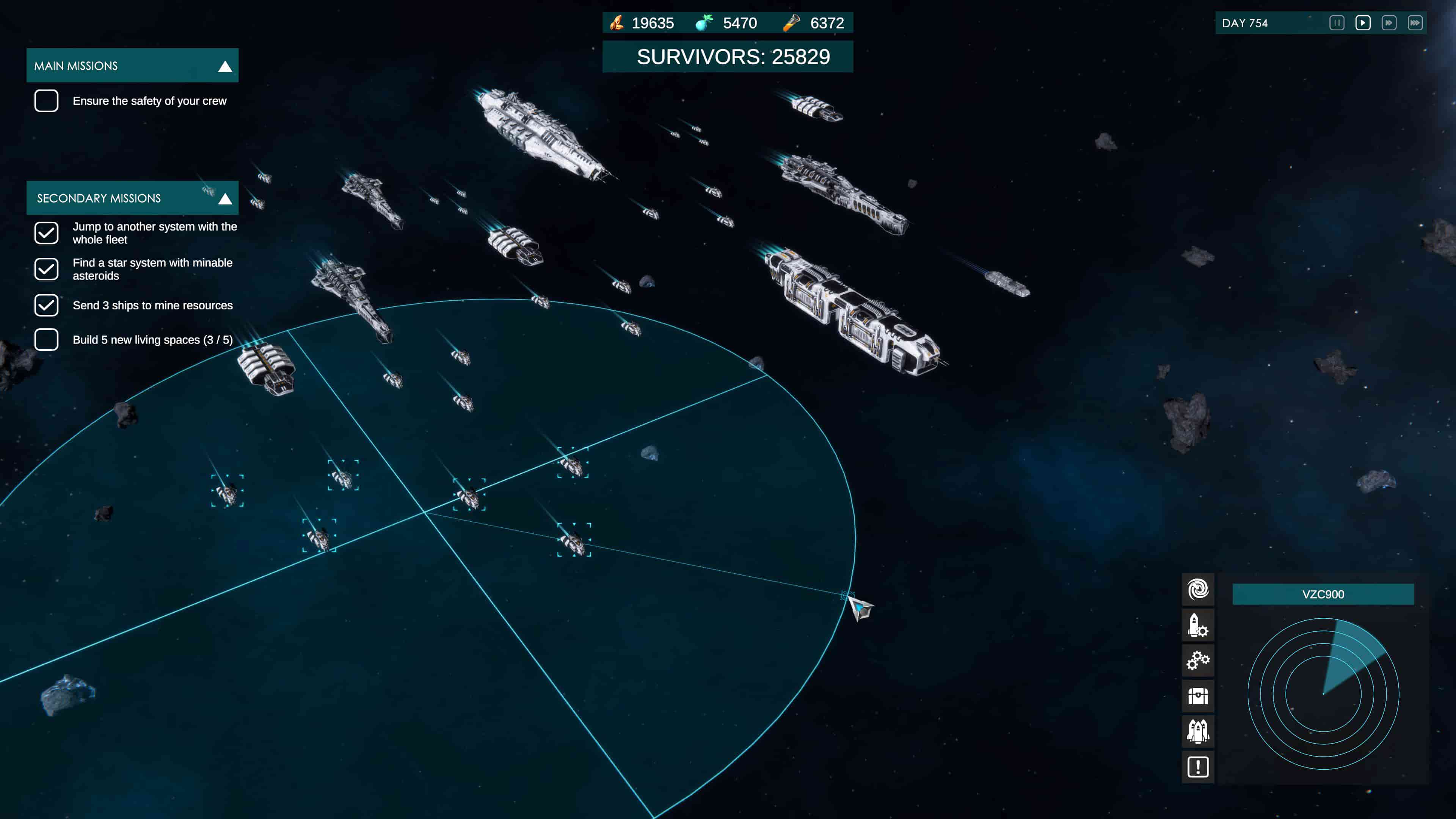Open the fleet shuttle panel

[1198, 731]
